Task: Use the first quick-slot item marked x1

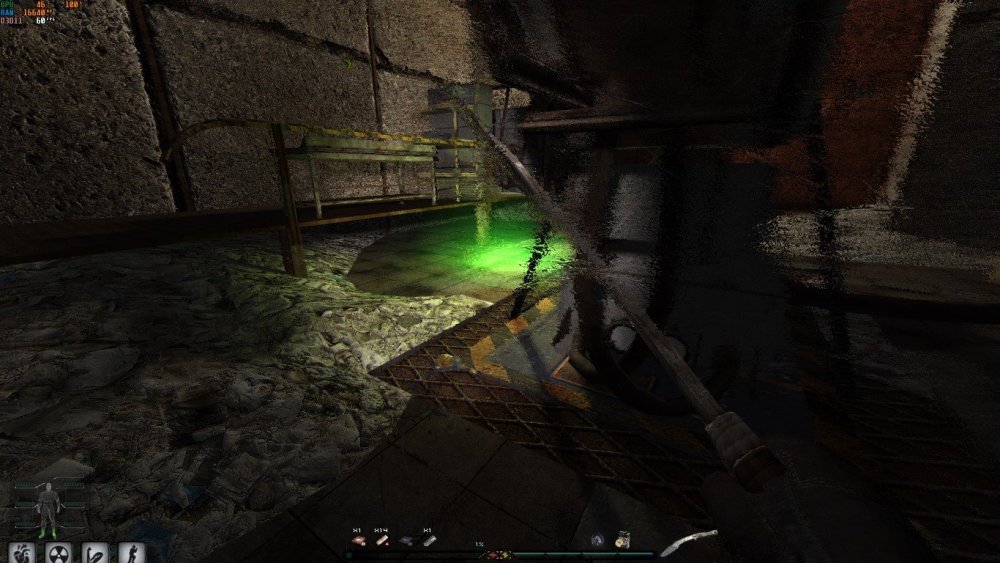Action: click(357, 541)
